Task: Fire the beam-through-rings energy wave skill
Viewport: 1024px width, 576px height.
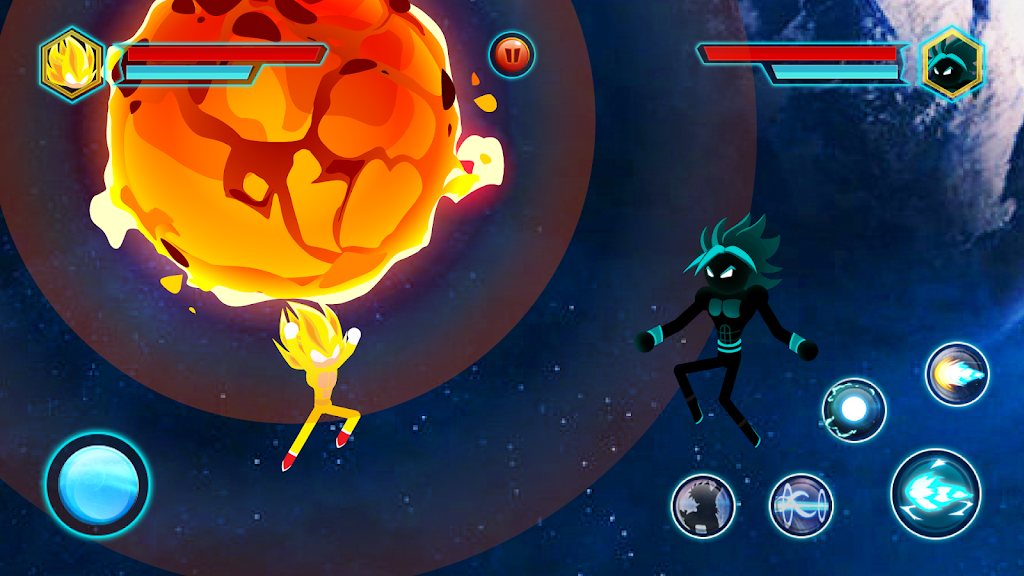Action: pos(801,505)
